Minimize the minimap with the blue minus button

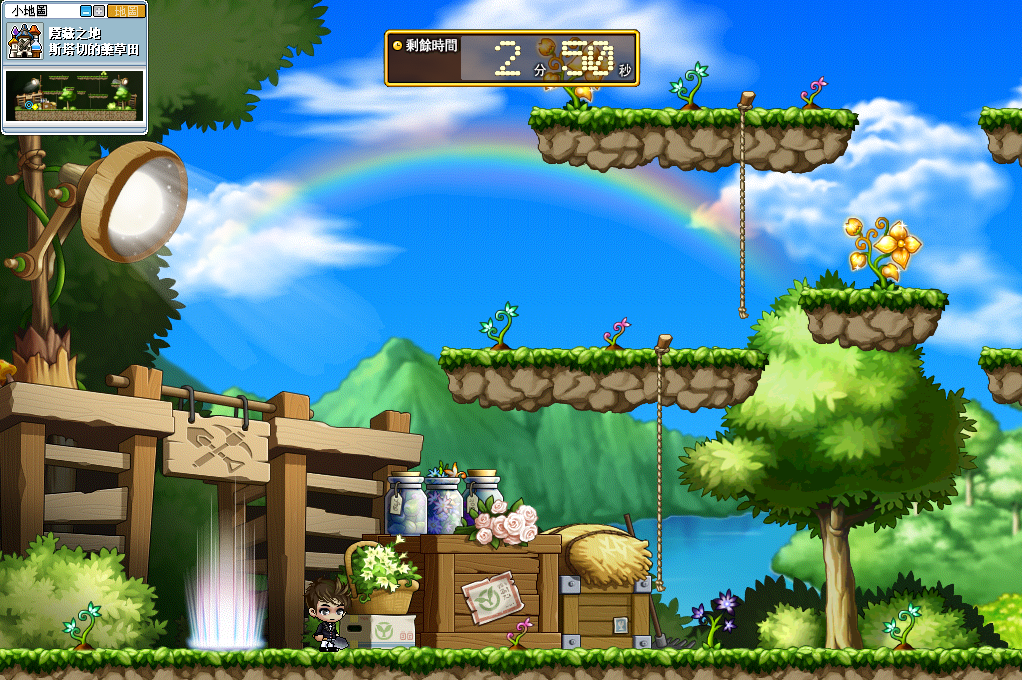tap(86, 11)
